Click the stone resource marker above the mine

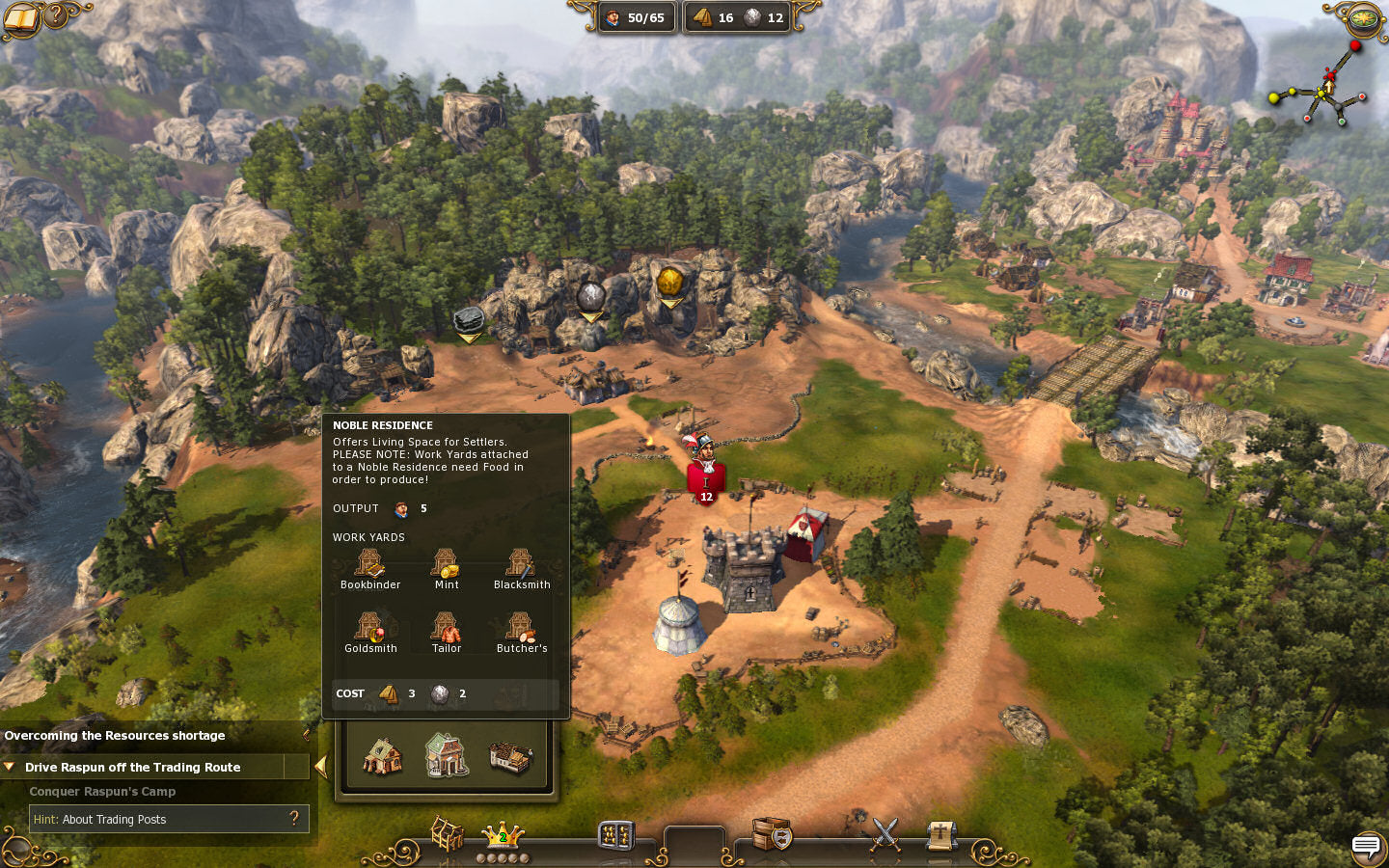tap(590, 297)
